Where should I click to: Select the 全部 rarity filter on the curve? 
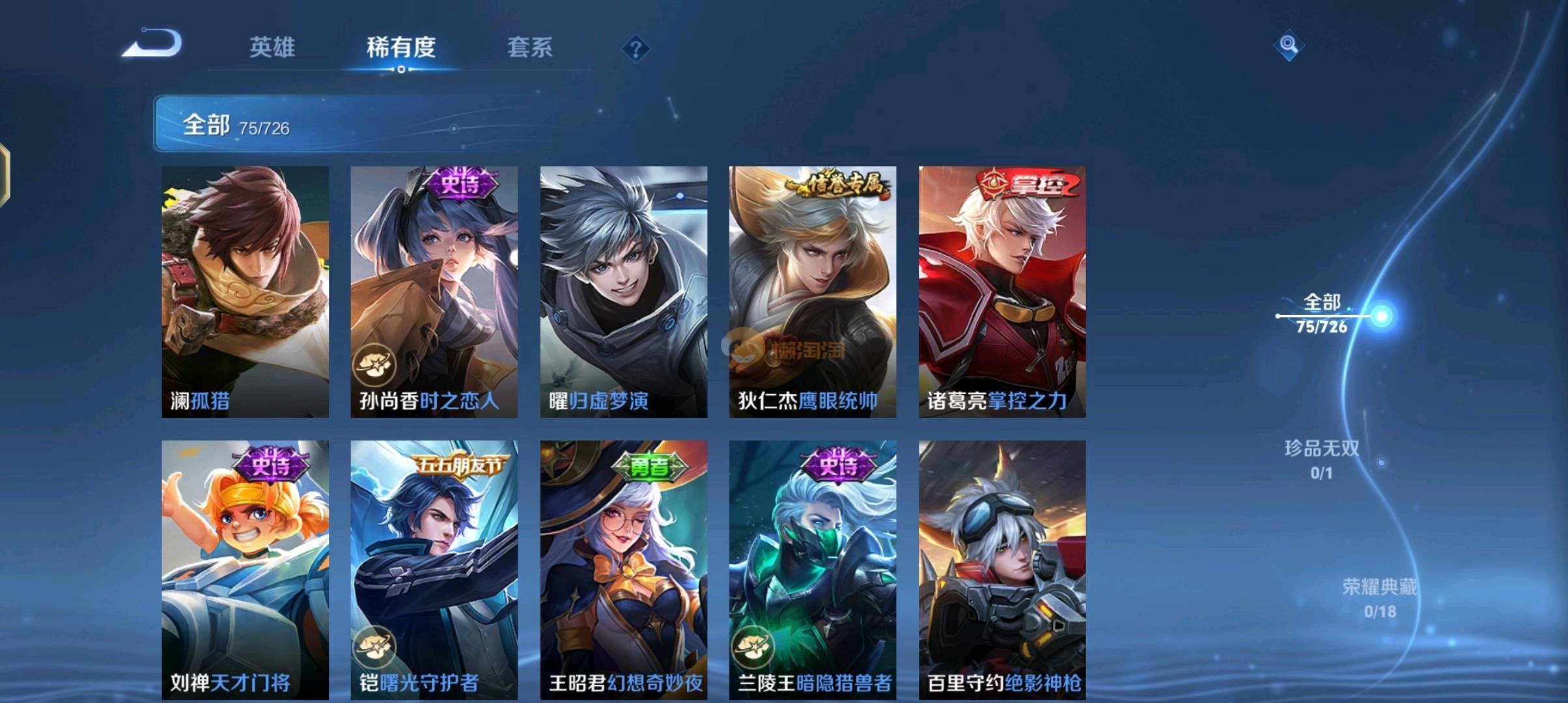pyautogui.click(x=1322, y=314)
